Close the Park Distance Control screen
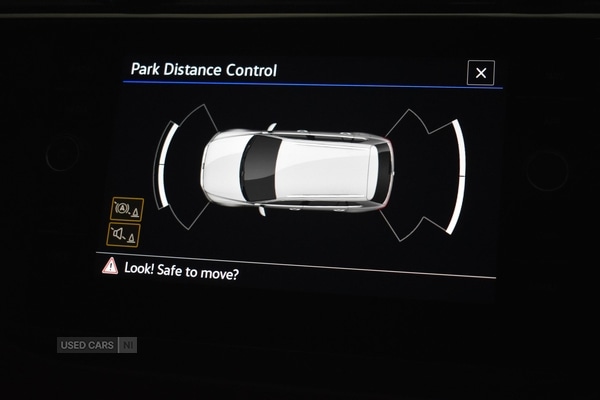600x400 pixels. (481, 73)
